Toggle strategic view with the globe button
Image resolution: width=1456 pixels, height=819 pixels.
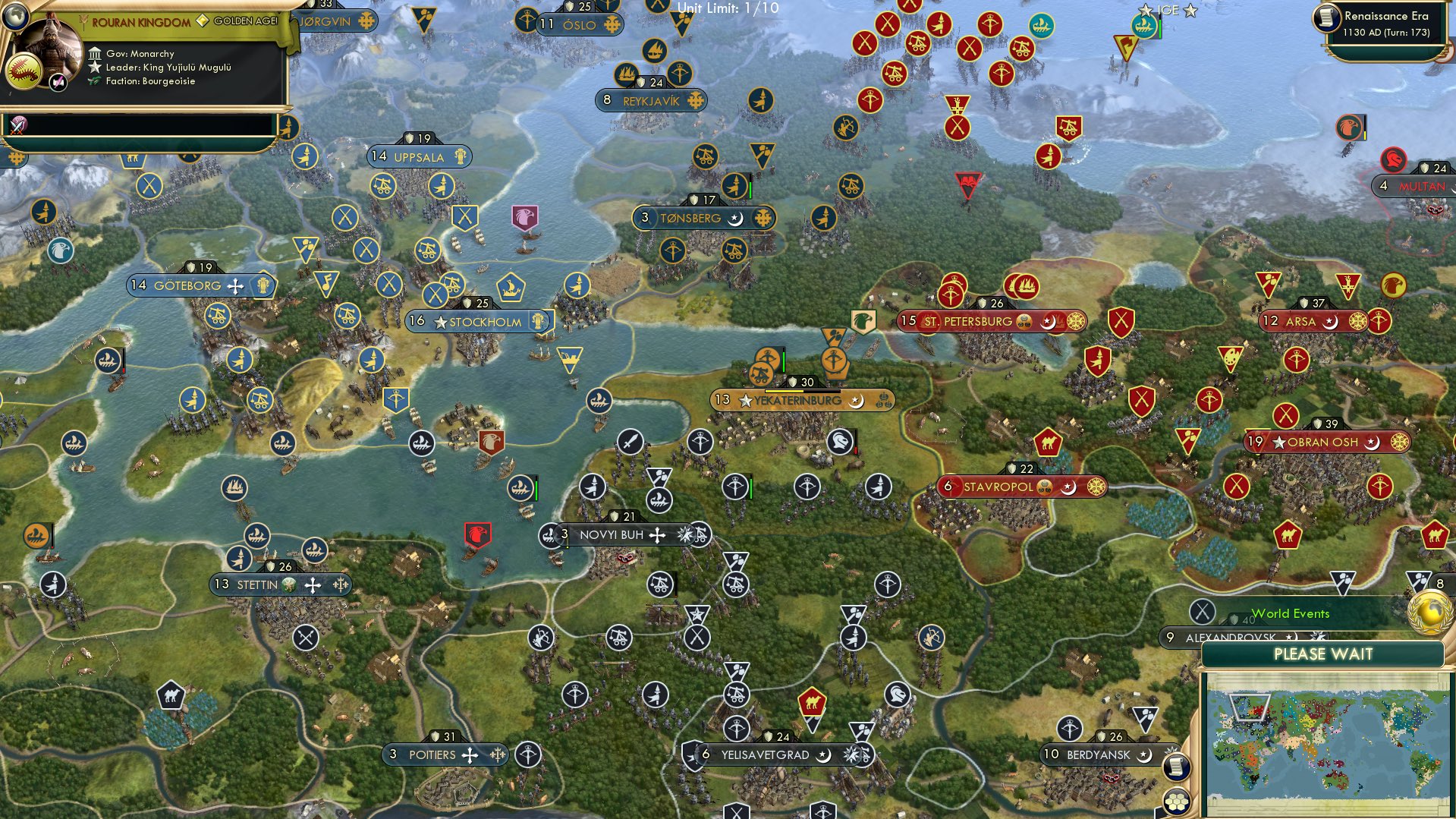point(15,18)
